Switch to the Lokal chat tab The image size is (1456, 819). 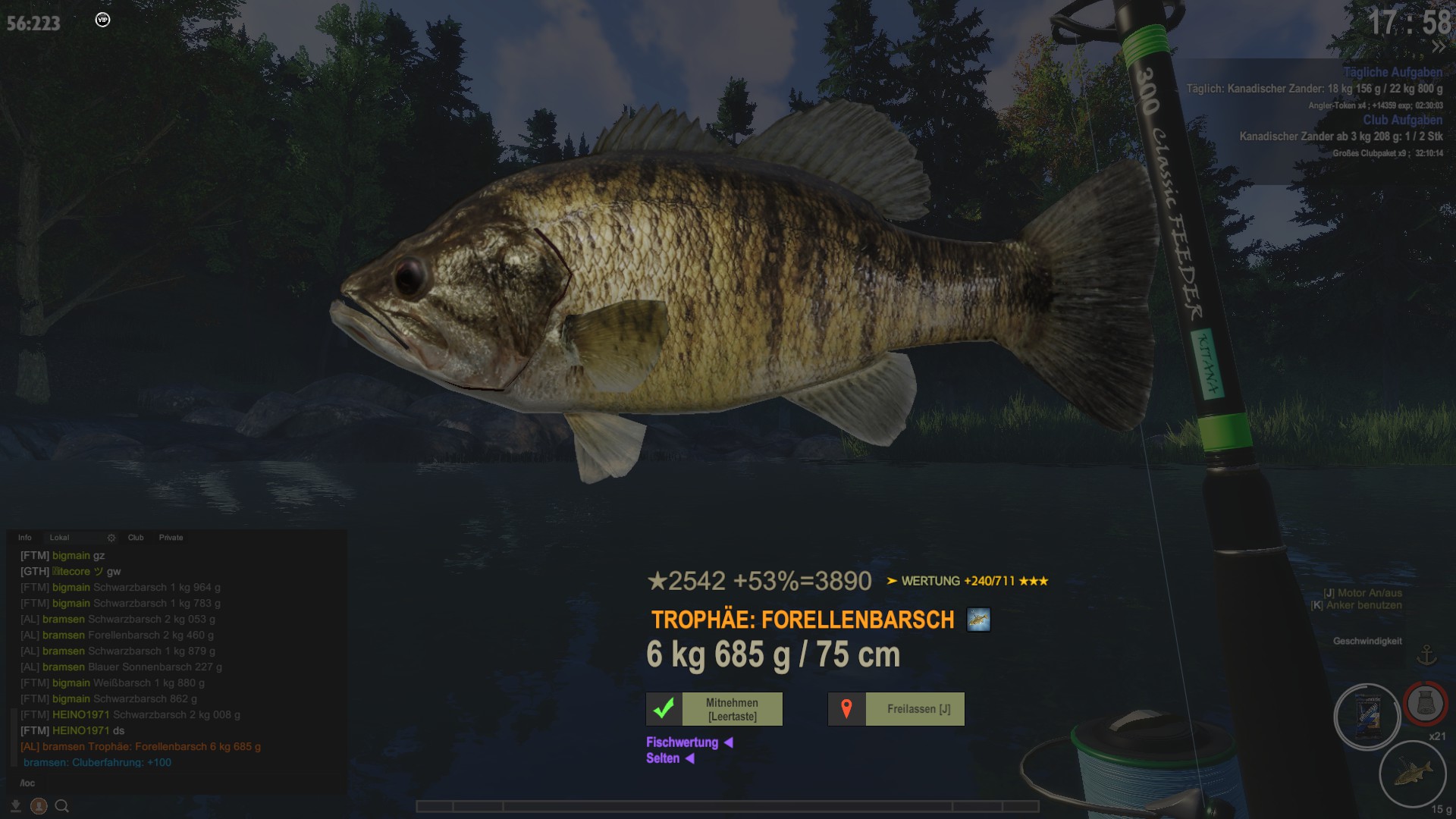[59, 538]
